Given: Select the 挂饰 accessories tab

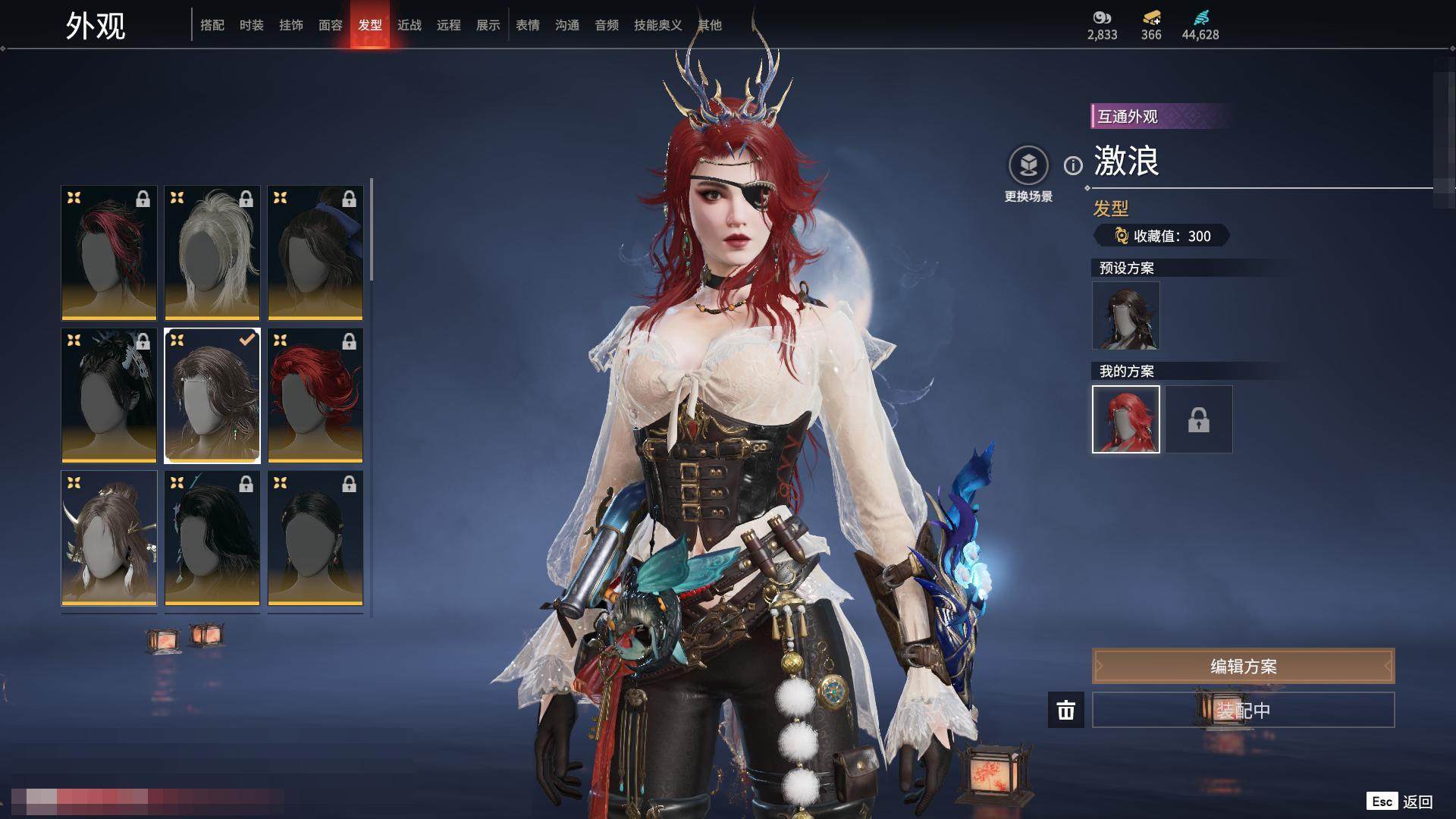Looking at the screenshot, I should pos(291,25).
